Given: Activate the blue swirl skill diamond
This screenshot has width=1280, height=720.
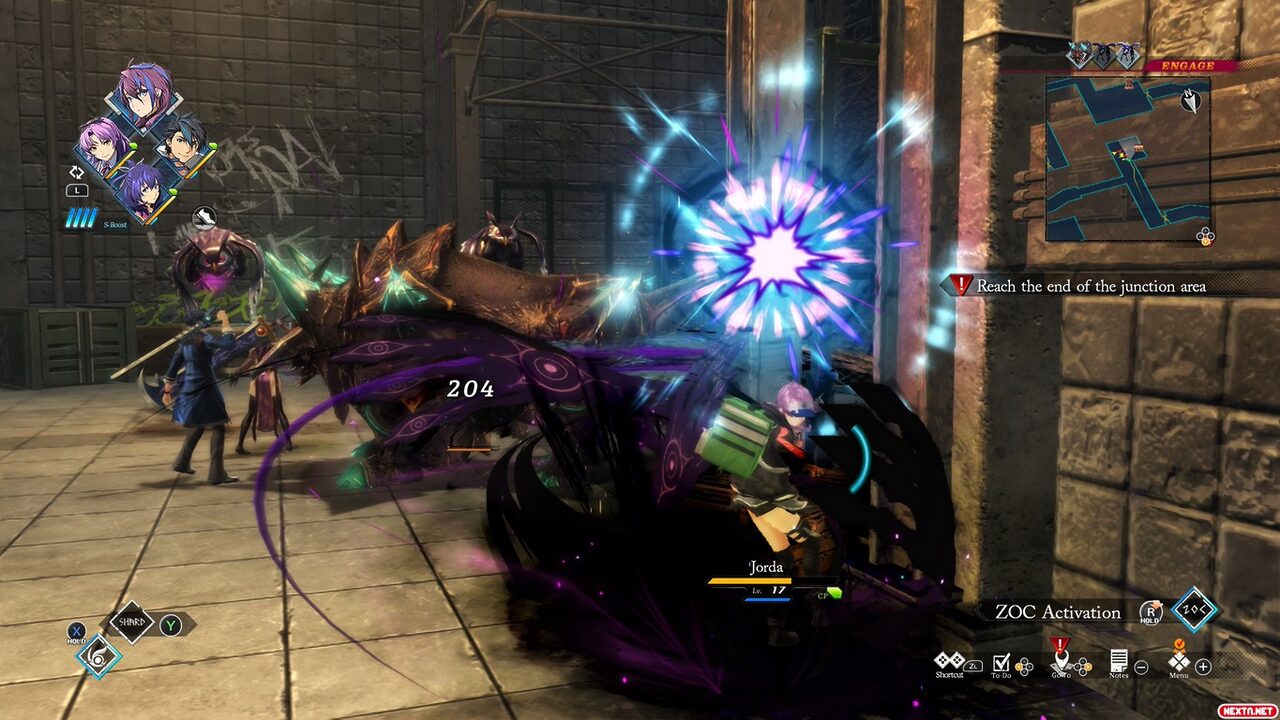Looking at the screenshot, I should point(100,655).
